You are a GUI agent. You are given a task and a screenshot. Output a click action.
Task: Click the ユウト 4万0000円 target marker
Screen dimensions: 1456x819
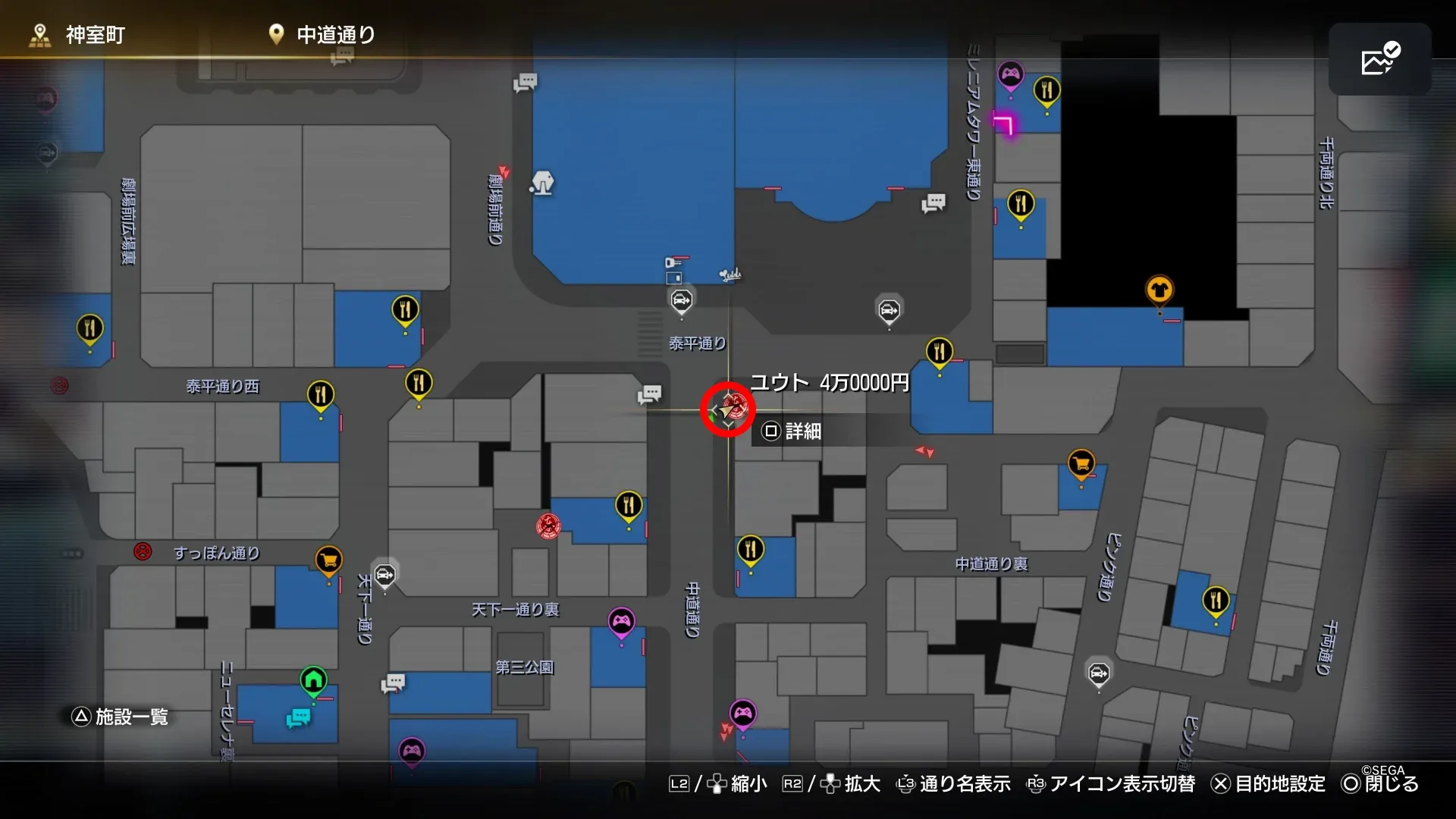click(x=726, y=409)
